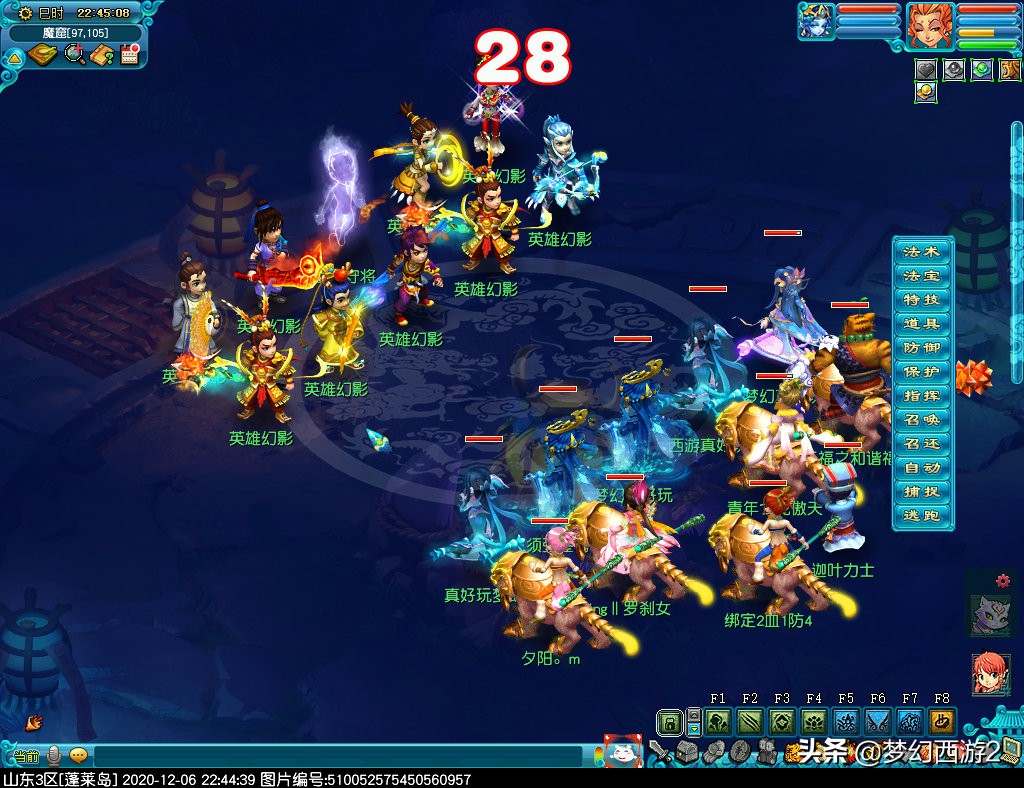1024x788 pixels.
Task: Select the 保护 protect command
Action: pyautogui.click(x=922, y=371)
